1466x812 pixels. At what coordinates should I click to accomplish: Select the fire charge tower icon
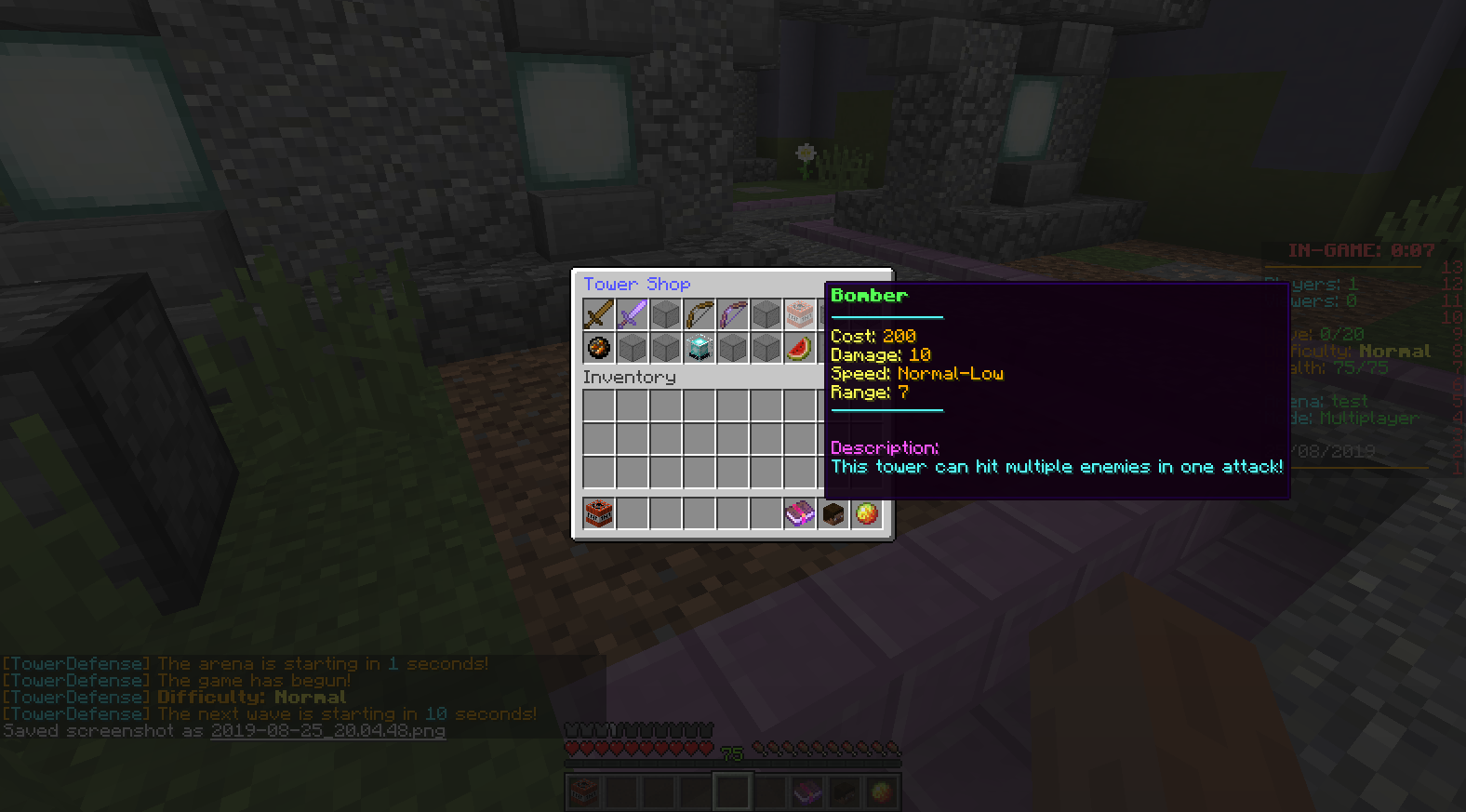click(598, 347)
